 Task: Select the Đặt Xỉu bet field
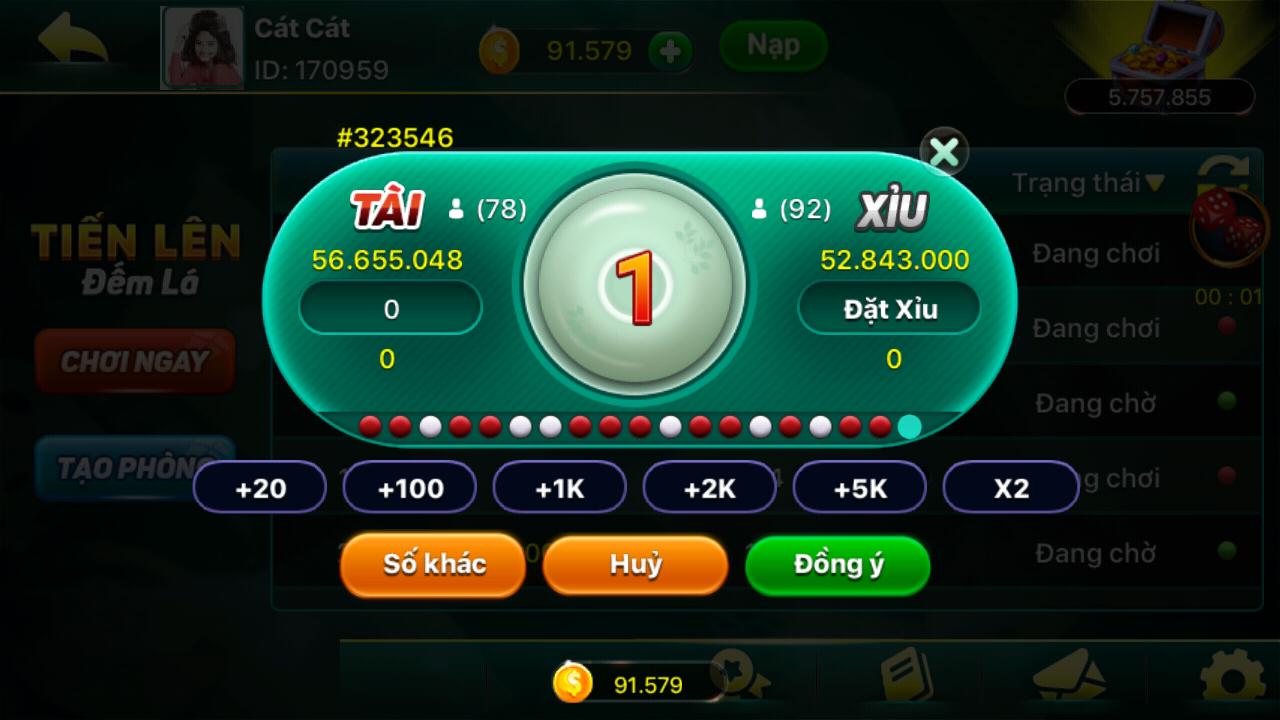(x=889, y=309)
